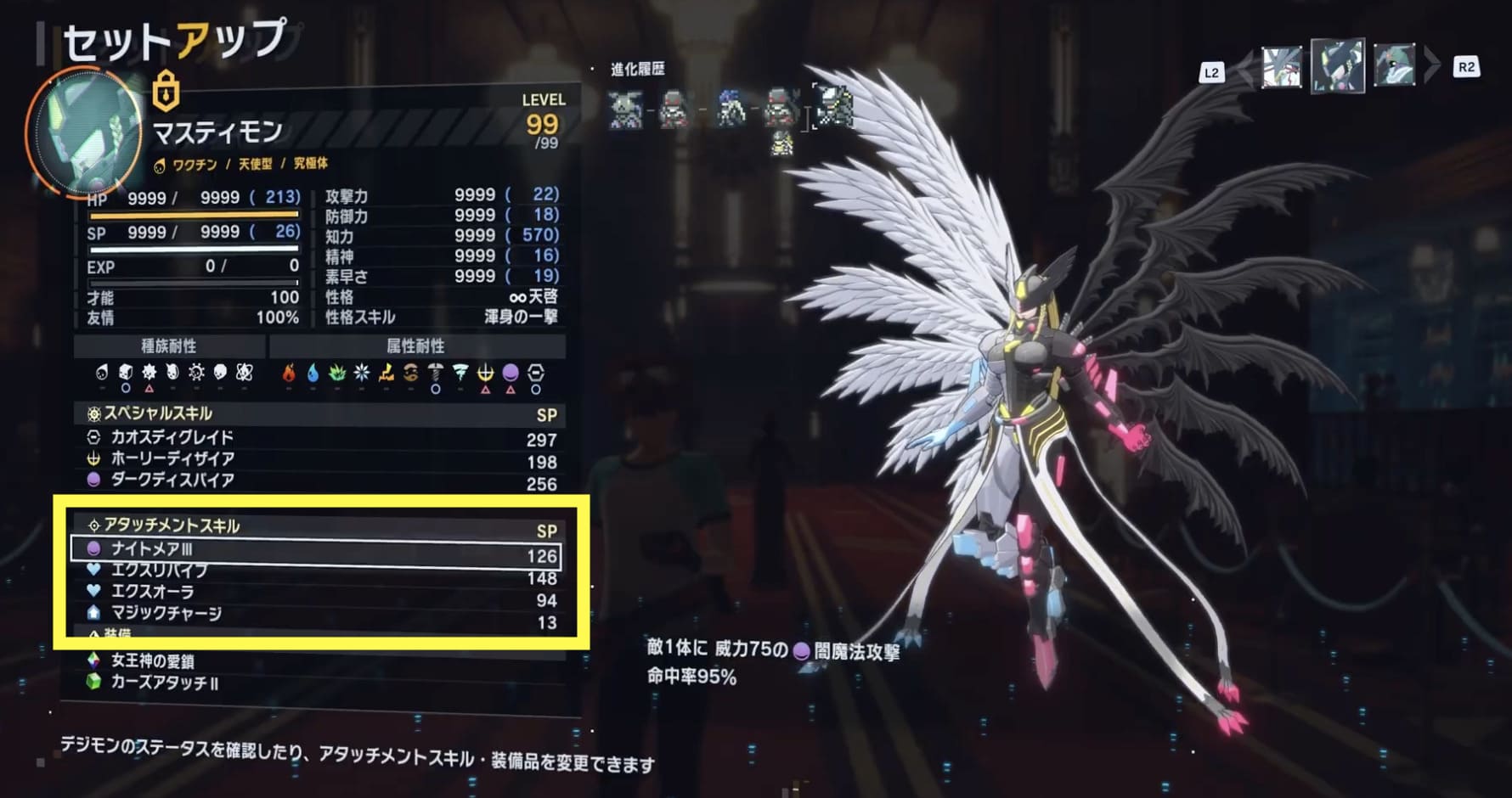Choose the エクスオーラ attachment skill row
This screenshot has height=798, width=1512.
314,592
